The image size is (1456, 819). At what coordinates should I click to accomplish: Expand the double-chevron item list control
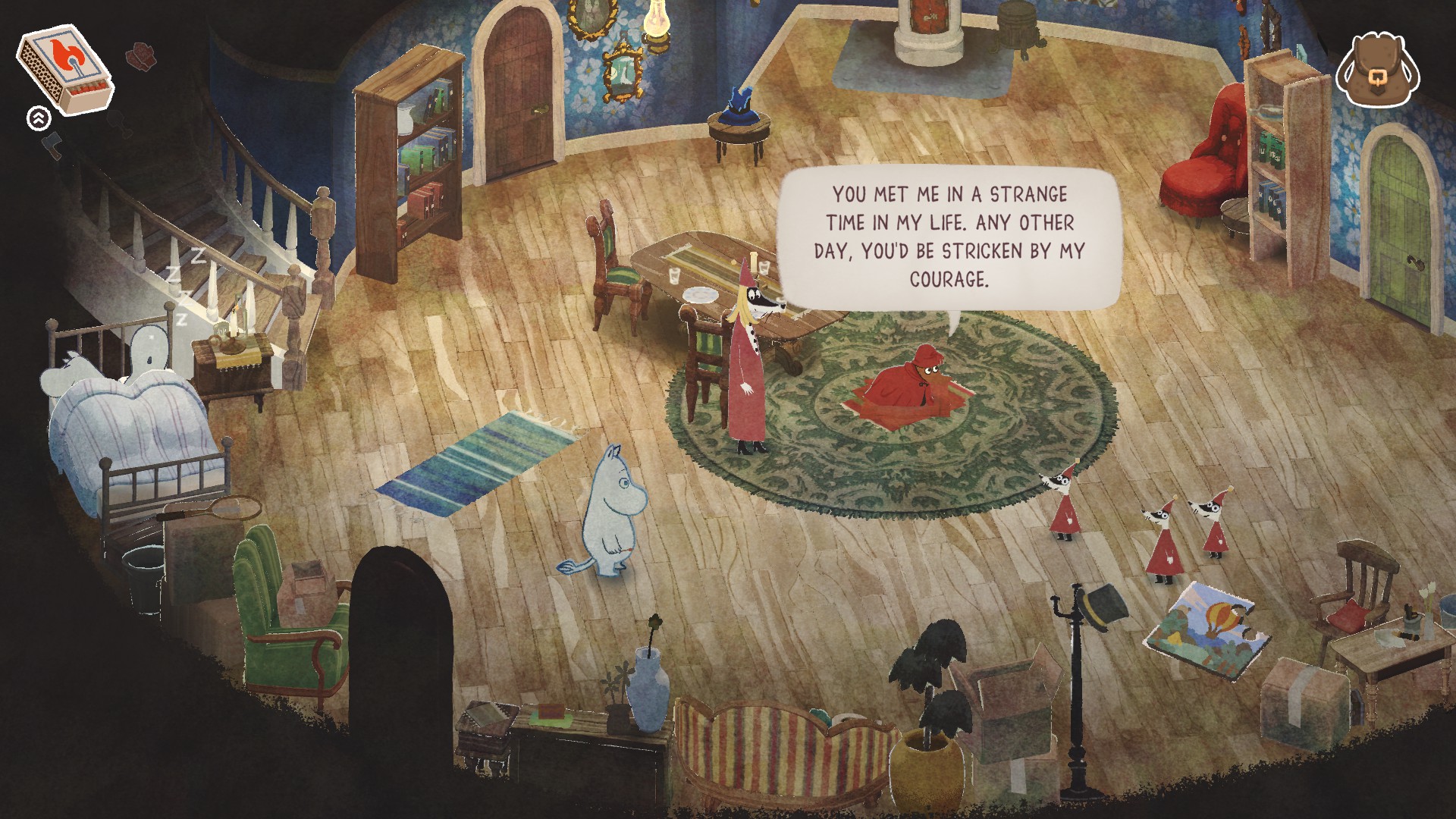[x=38, y=118]
